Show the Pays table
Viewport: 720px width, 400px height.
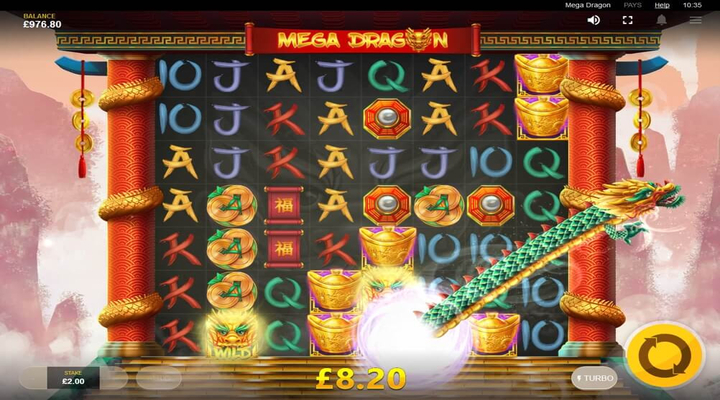[x=632, y=5]
